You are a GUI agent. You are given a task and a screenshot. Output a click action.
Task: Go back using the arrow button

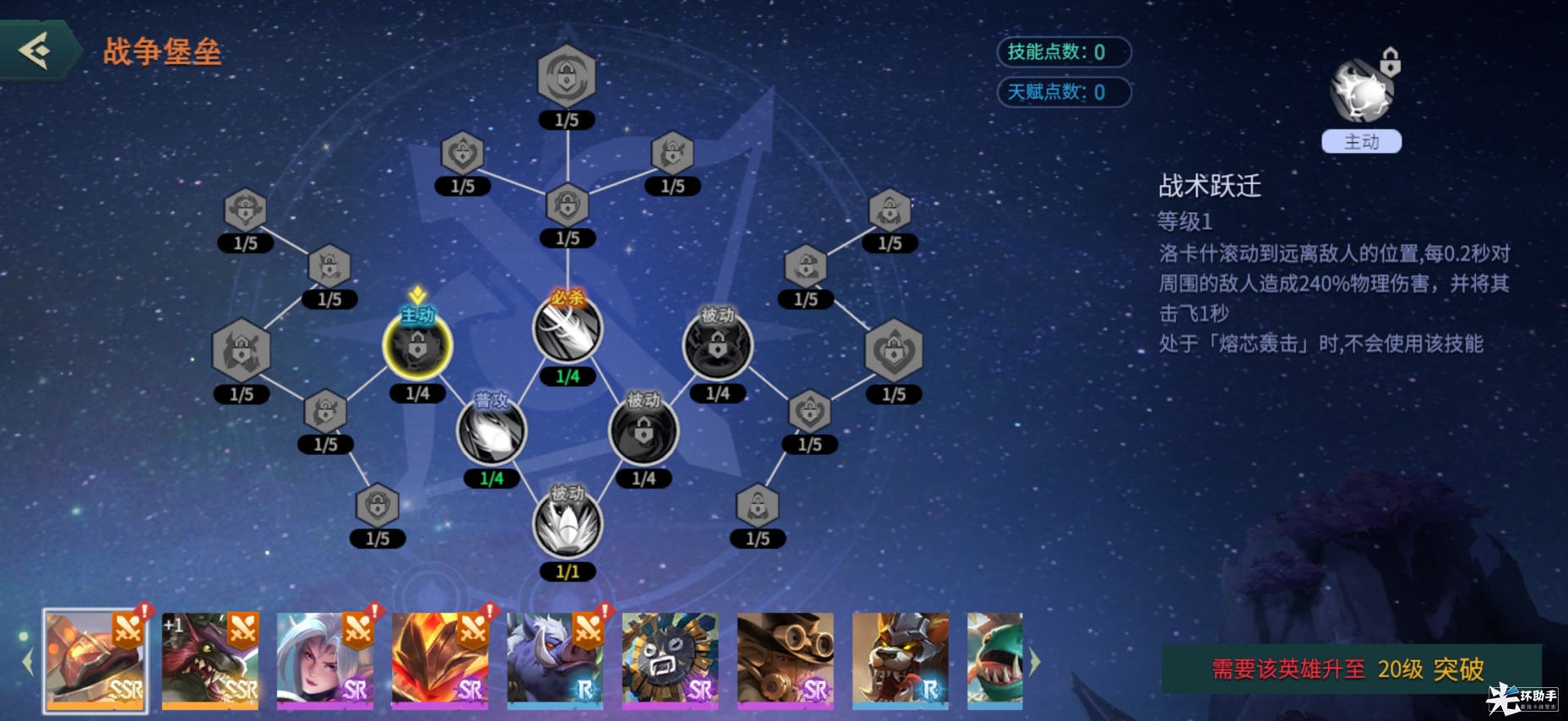point(37,51)
